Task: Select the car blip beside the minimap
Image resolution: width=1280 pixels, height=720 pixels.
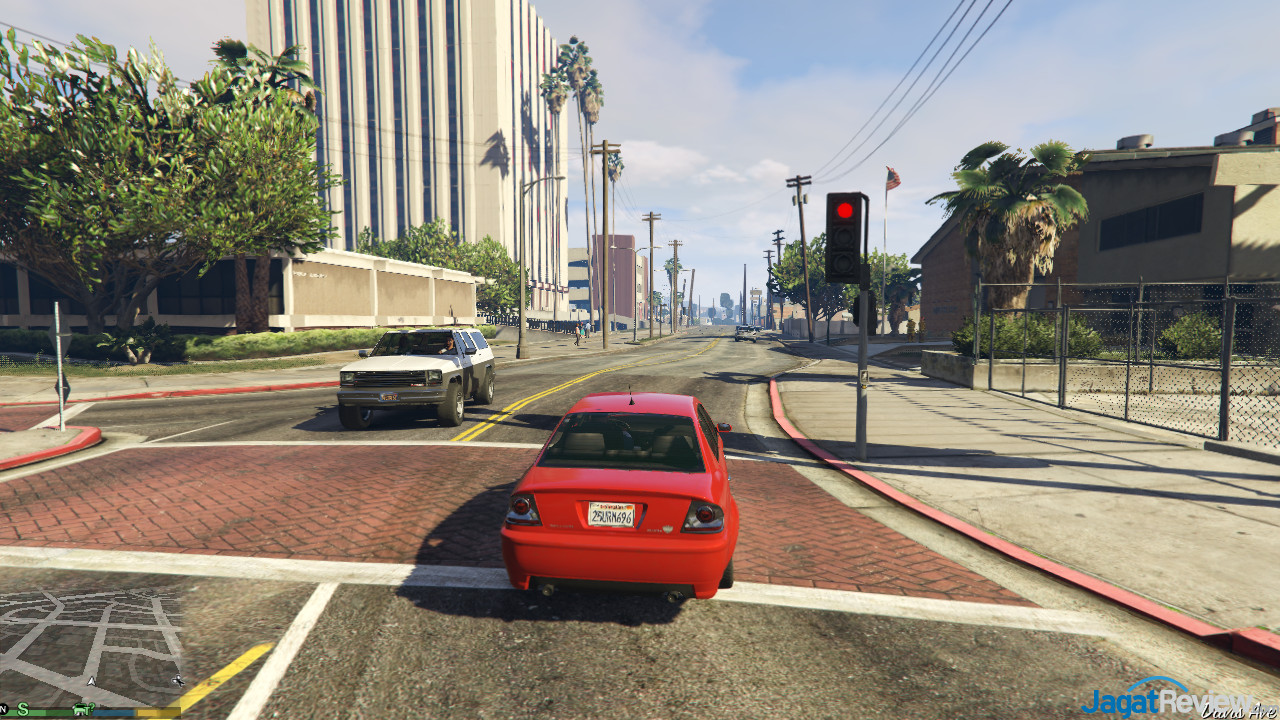Action: point(179,681)
